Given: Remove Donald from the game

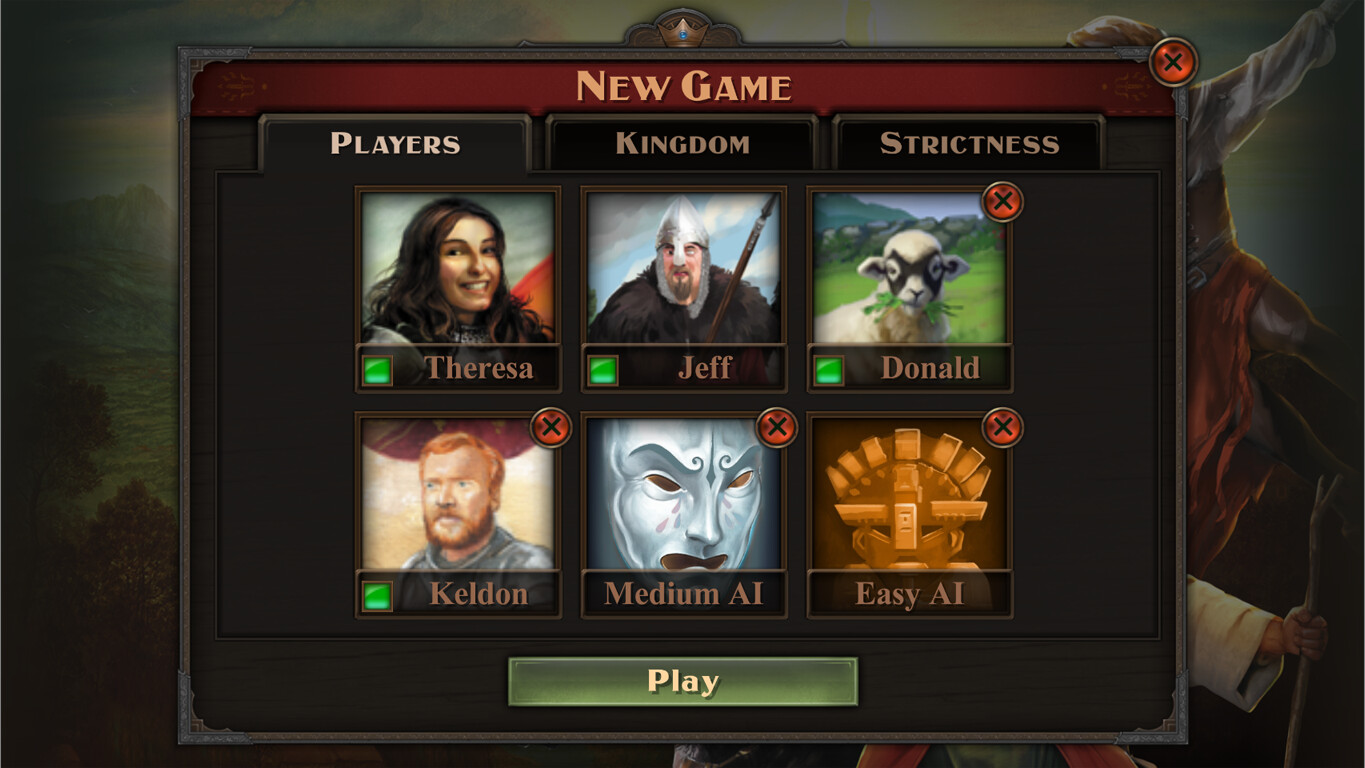Looking at the screenshot, I should (x=1002, y=201).
